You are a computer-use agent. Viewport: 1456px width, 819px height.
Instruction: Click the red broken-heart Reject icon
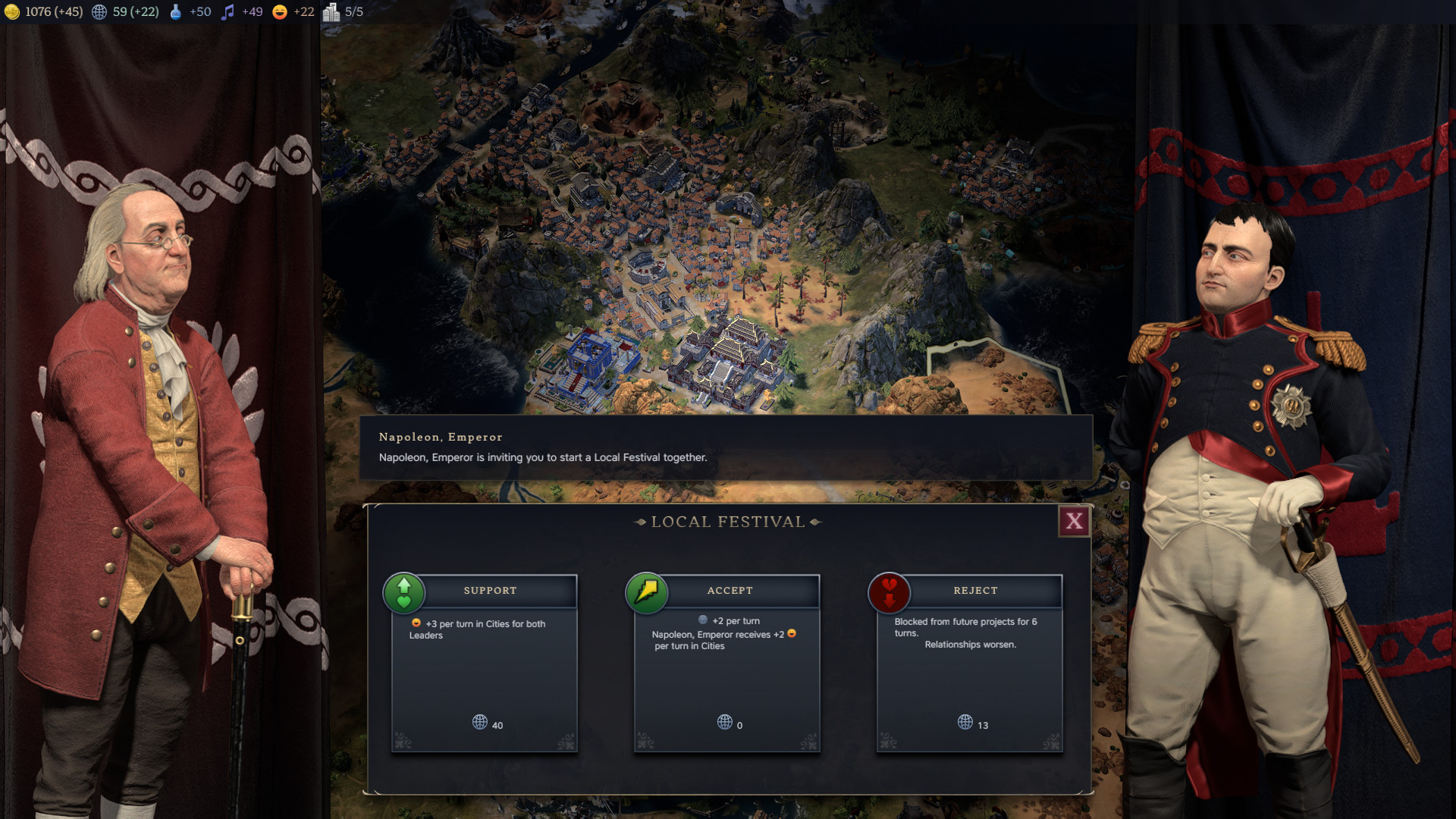point(889,593)
